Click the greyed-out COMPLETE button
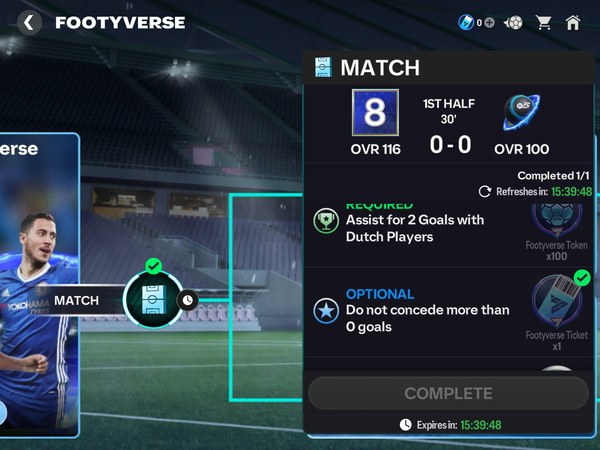Screen dimensions: 600x450 (448, 393)
